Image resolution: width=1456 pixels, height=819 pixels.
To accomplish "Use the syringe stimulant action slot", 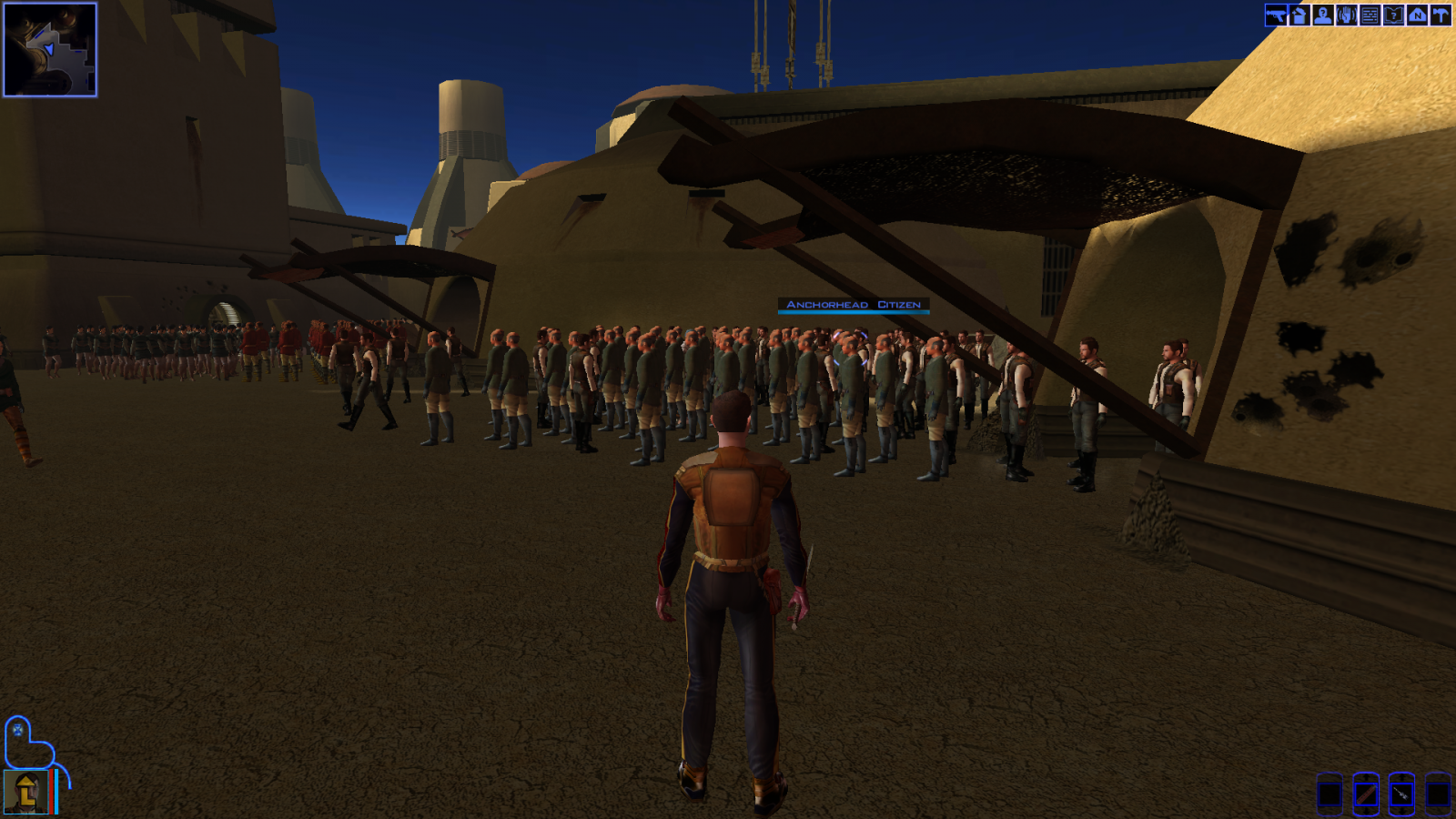I will [1401, 794].
